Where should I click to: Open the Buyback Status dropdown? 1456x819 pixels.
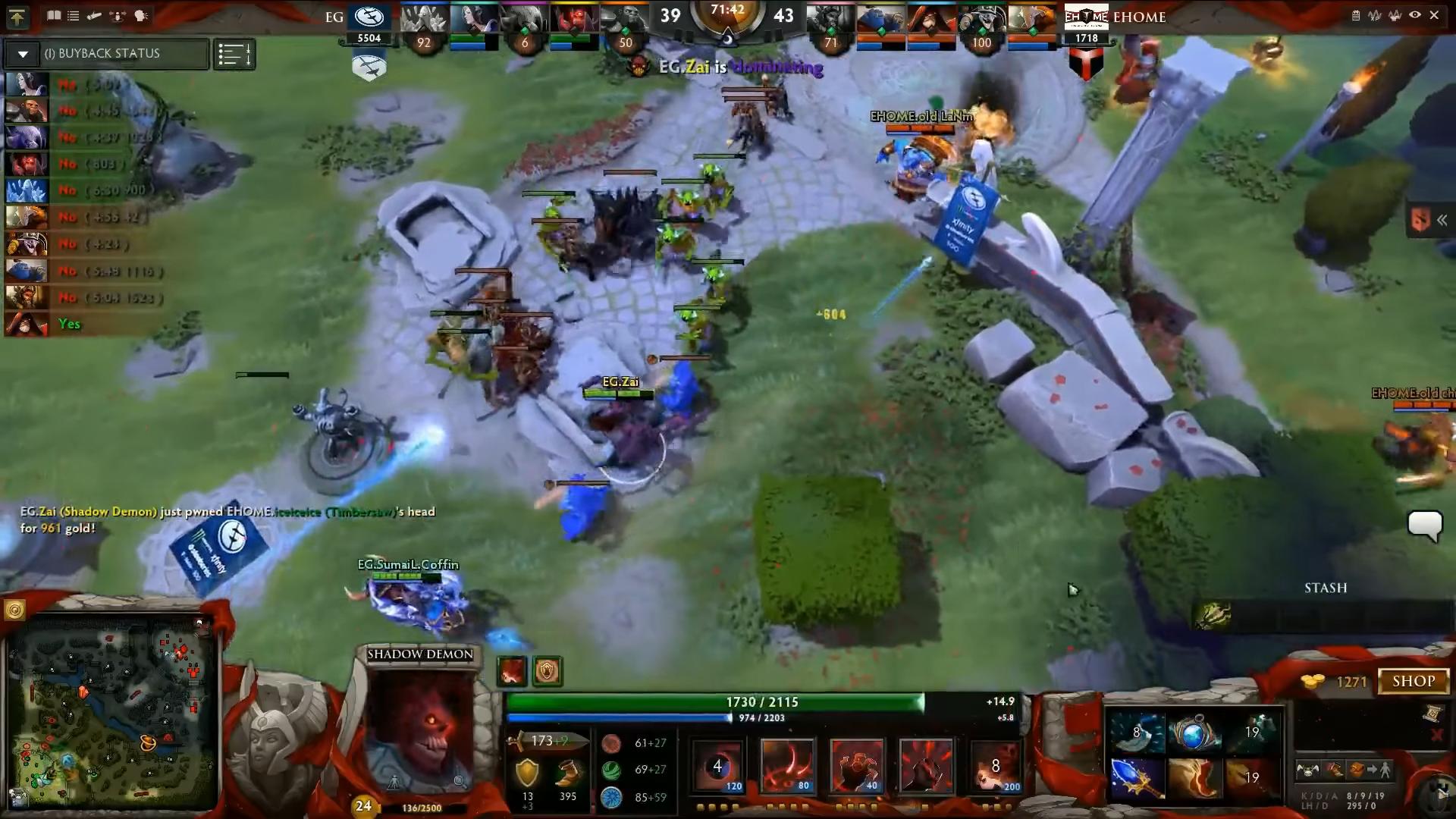23,54
